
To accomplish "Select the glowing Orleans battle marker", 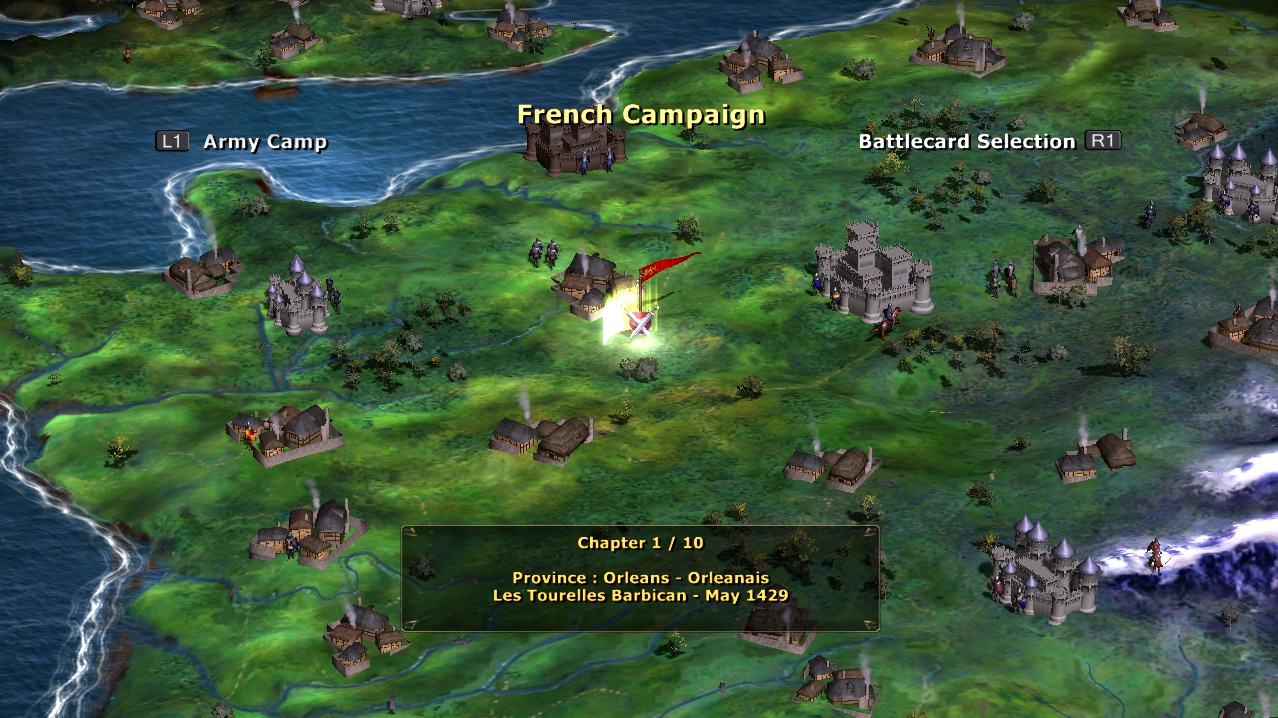I will coord(638,322).
